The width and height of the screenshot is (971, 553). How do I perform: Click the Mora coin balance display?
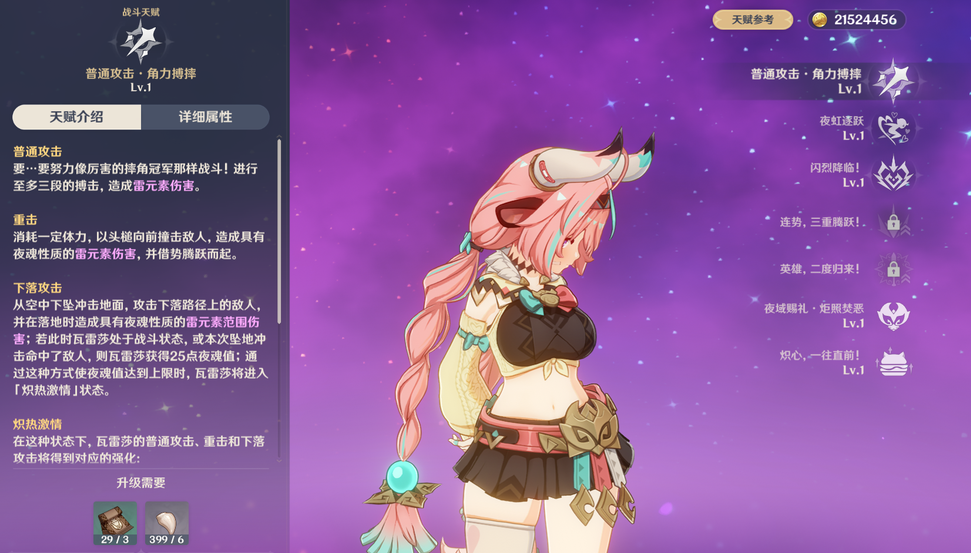857,20
